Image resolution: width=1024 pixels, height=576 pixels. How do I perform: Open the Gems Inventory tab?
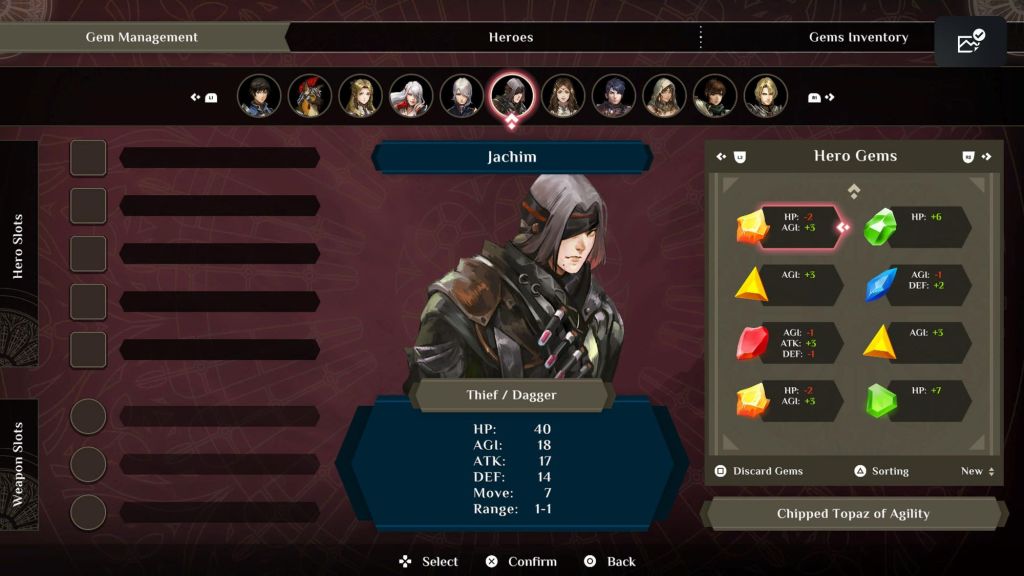click(x=857, y=37)
